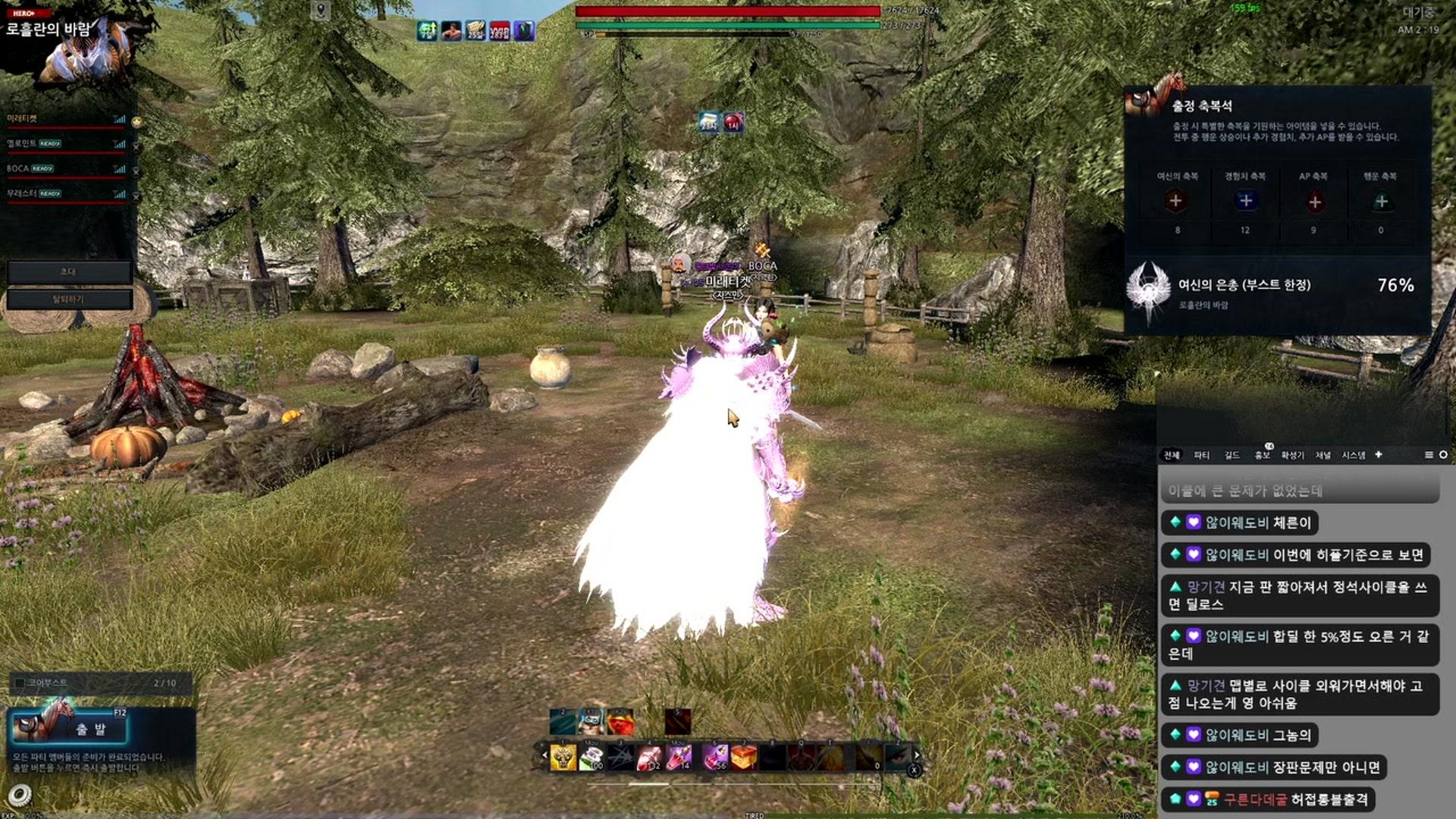Toggle the 코어부스트 checkbox

click(20, 683)
